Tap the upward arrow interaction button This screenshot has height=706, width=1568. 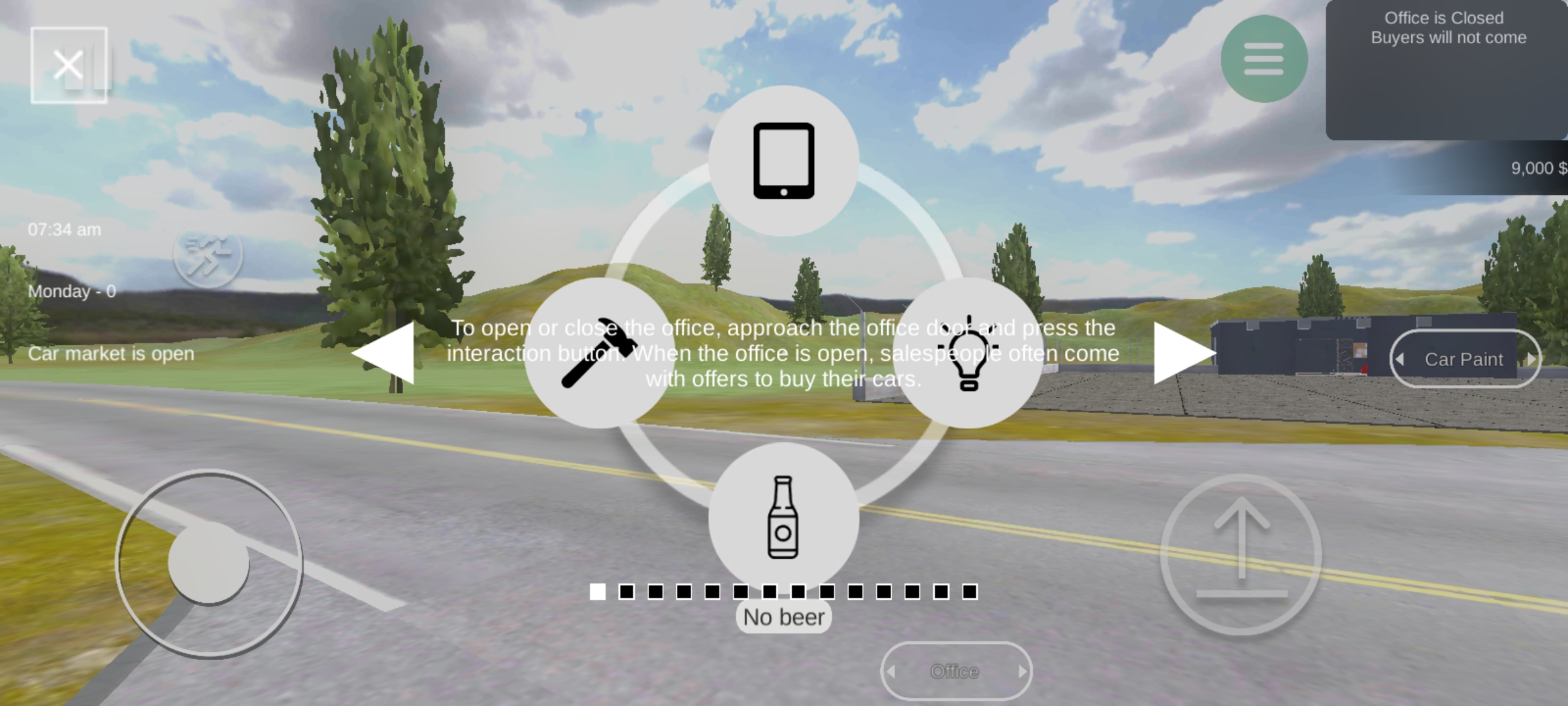point(1241,554)
